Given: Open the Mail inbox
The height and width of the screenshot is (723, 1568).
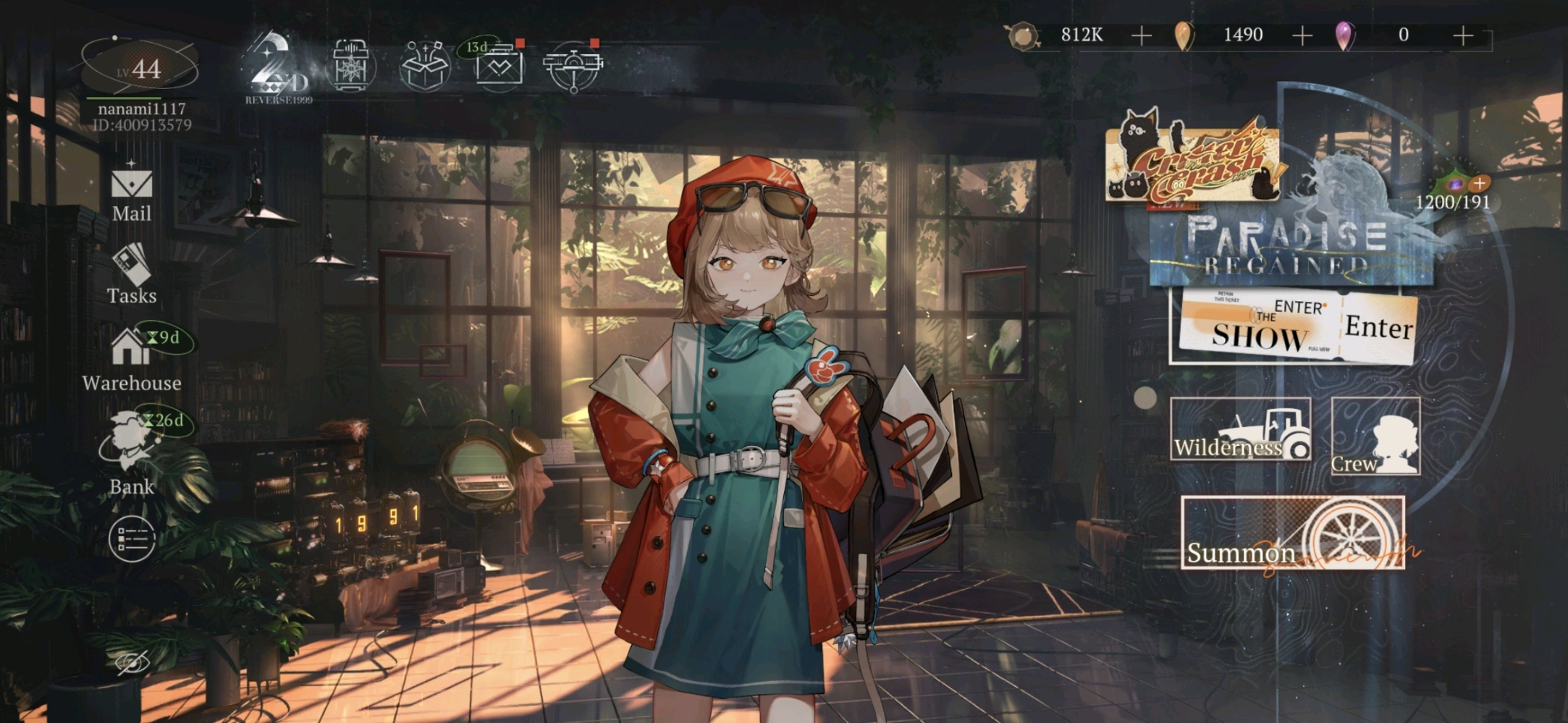Looking at the screenshot, I should pos(132,193).
